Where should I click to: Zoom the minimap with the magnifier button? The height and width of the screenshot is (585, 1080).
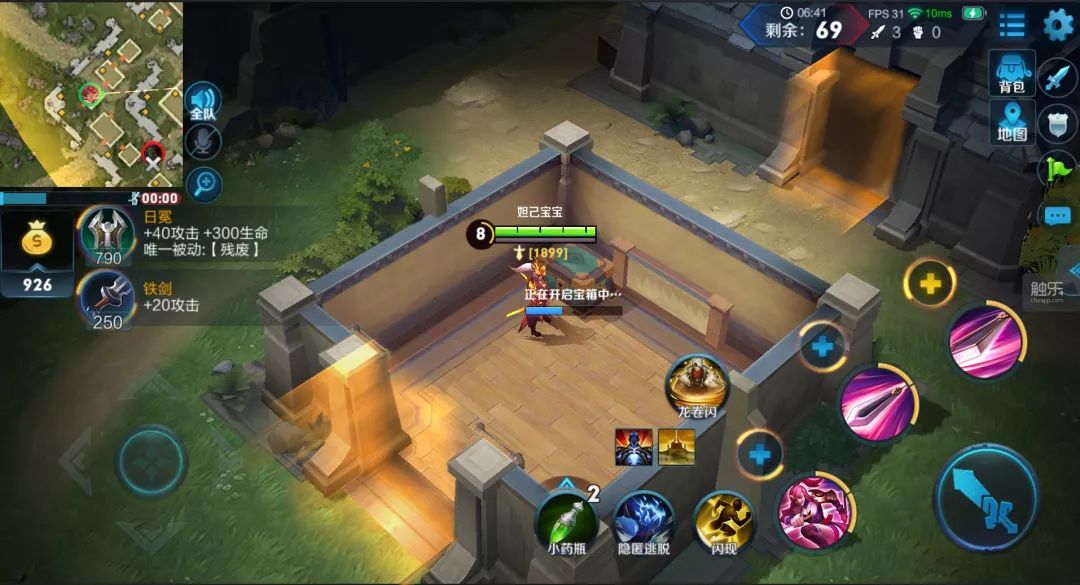click(203, 183)
